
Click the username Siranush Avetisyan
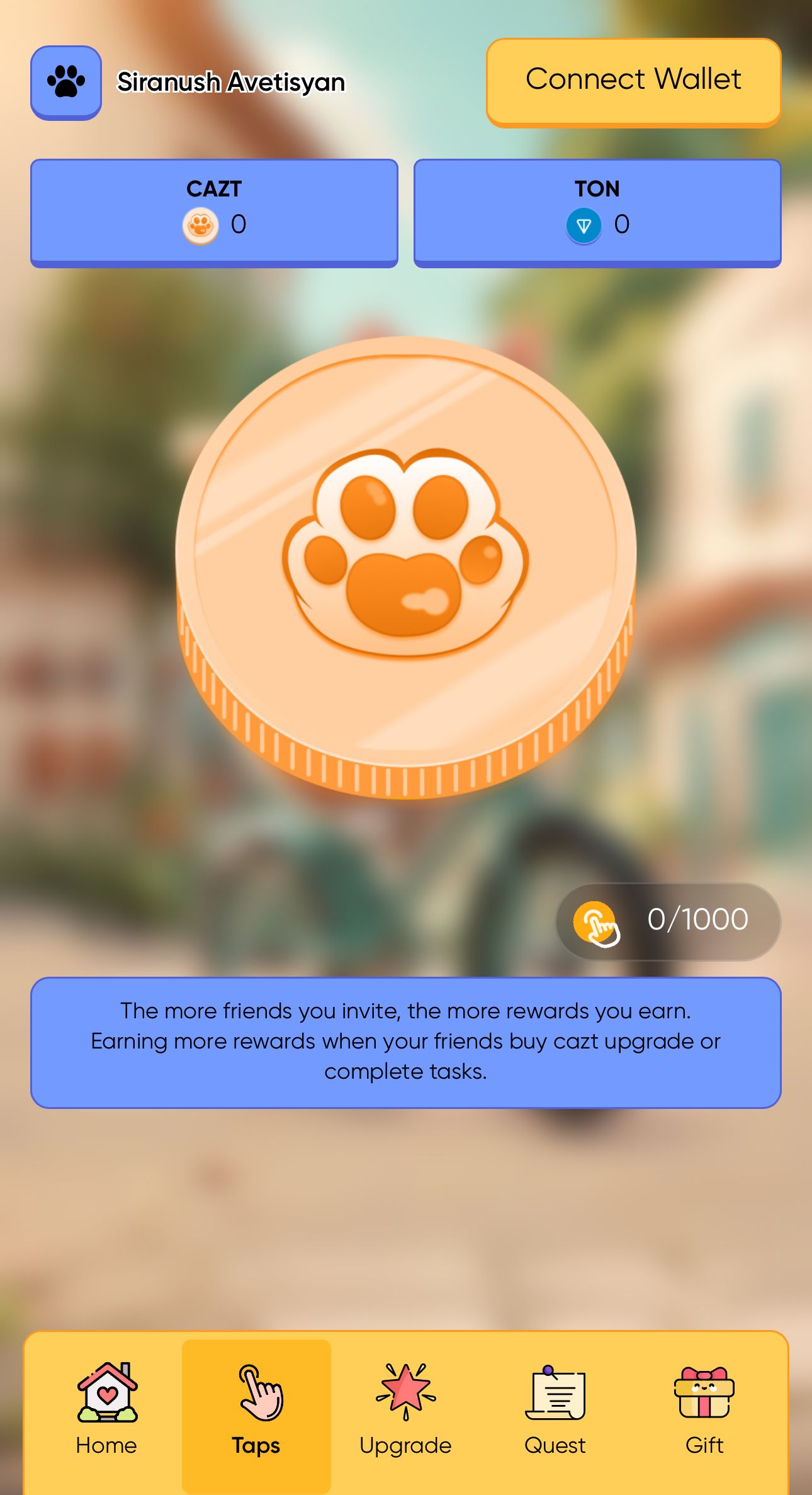point(230,81)
